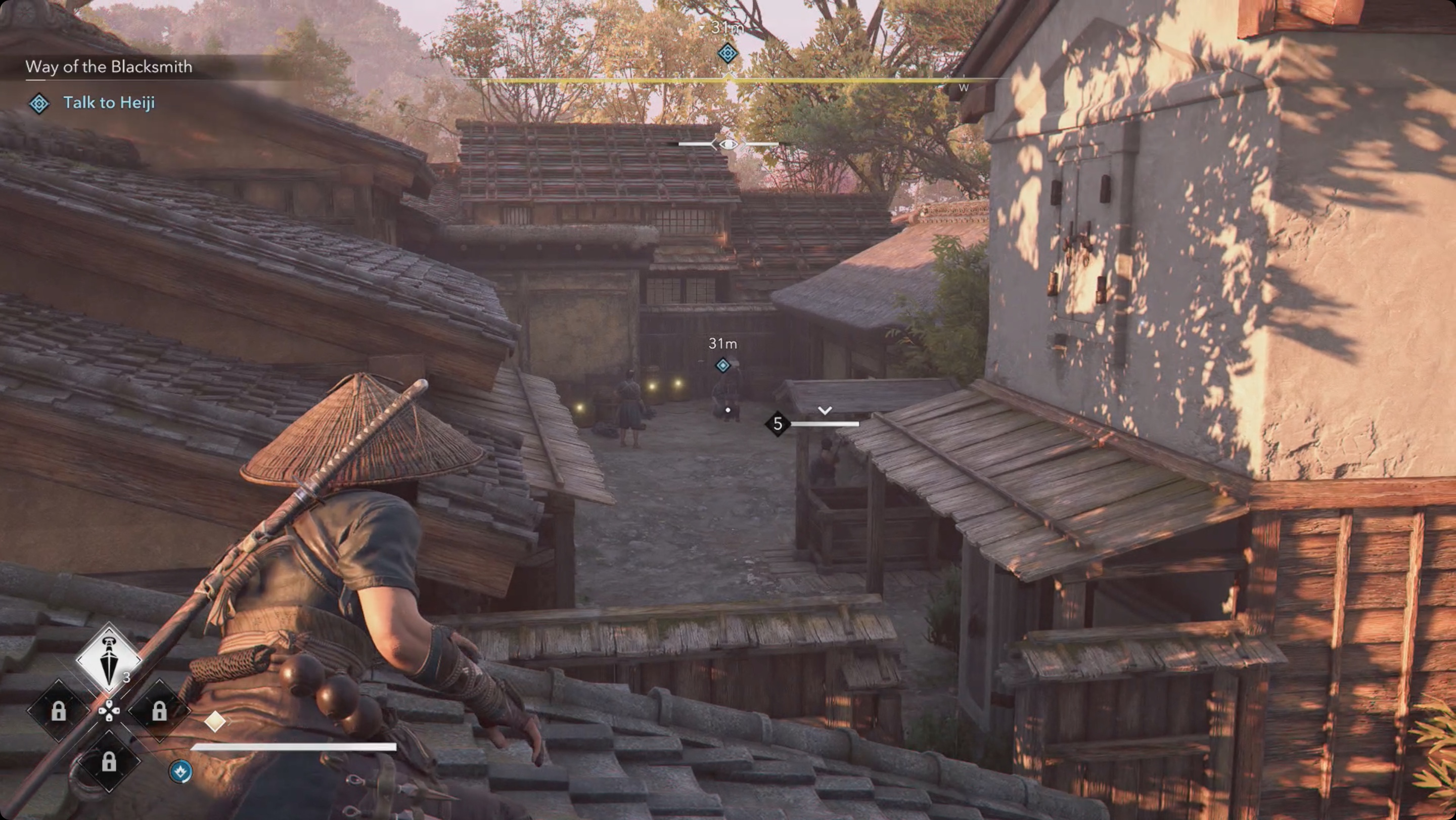Click the eye-shaped stealth visibility indicator
This screenshot has height=820, width=1456.
click(x=728, y=145)
